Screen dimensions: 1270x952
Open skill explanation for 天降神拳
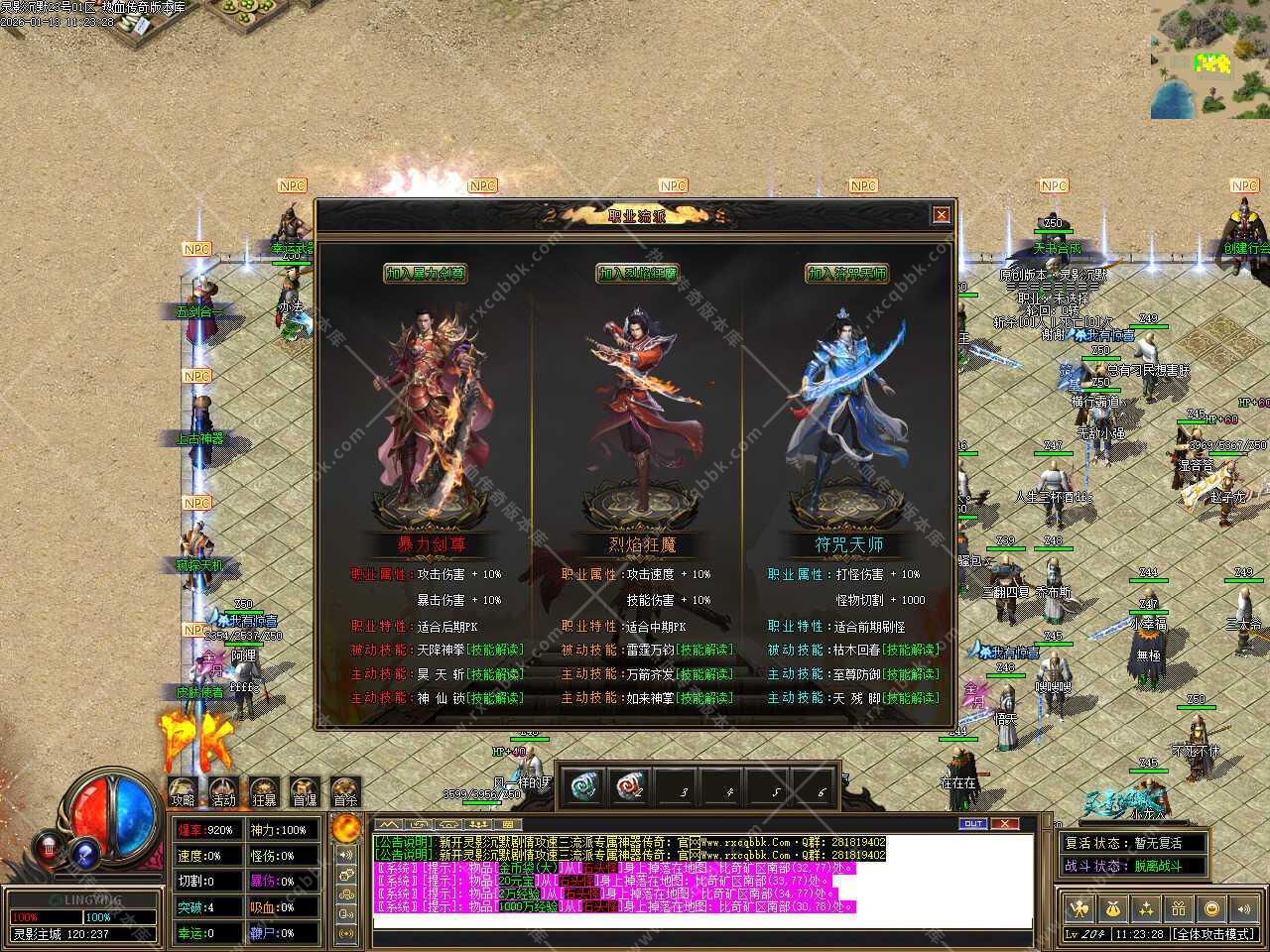click(x=495, y=651)
